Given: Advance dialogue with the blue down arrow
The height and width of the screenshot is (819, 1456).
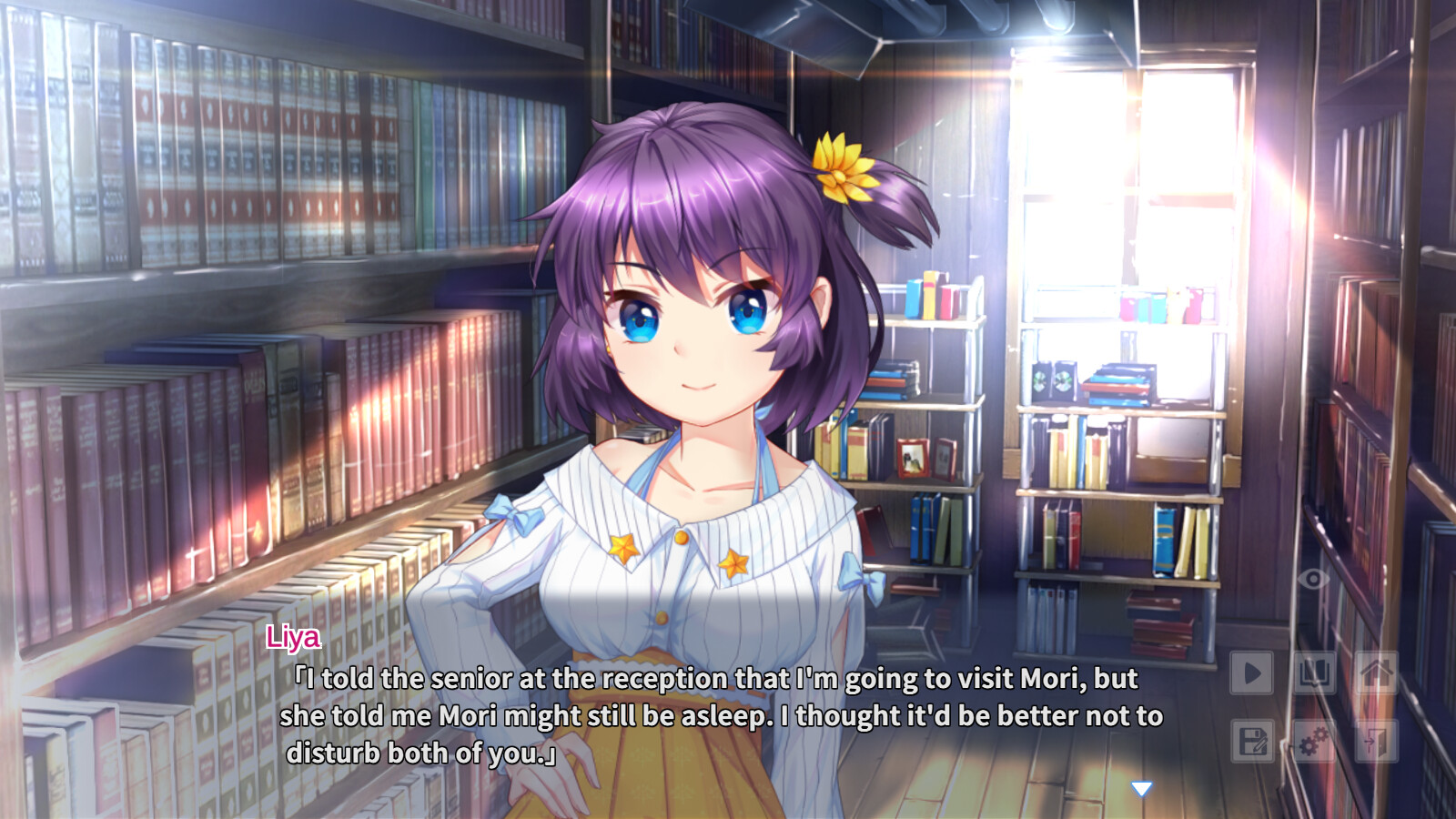Looking at the screenshot, I should pyautogui.click(x=1141, y=788).
